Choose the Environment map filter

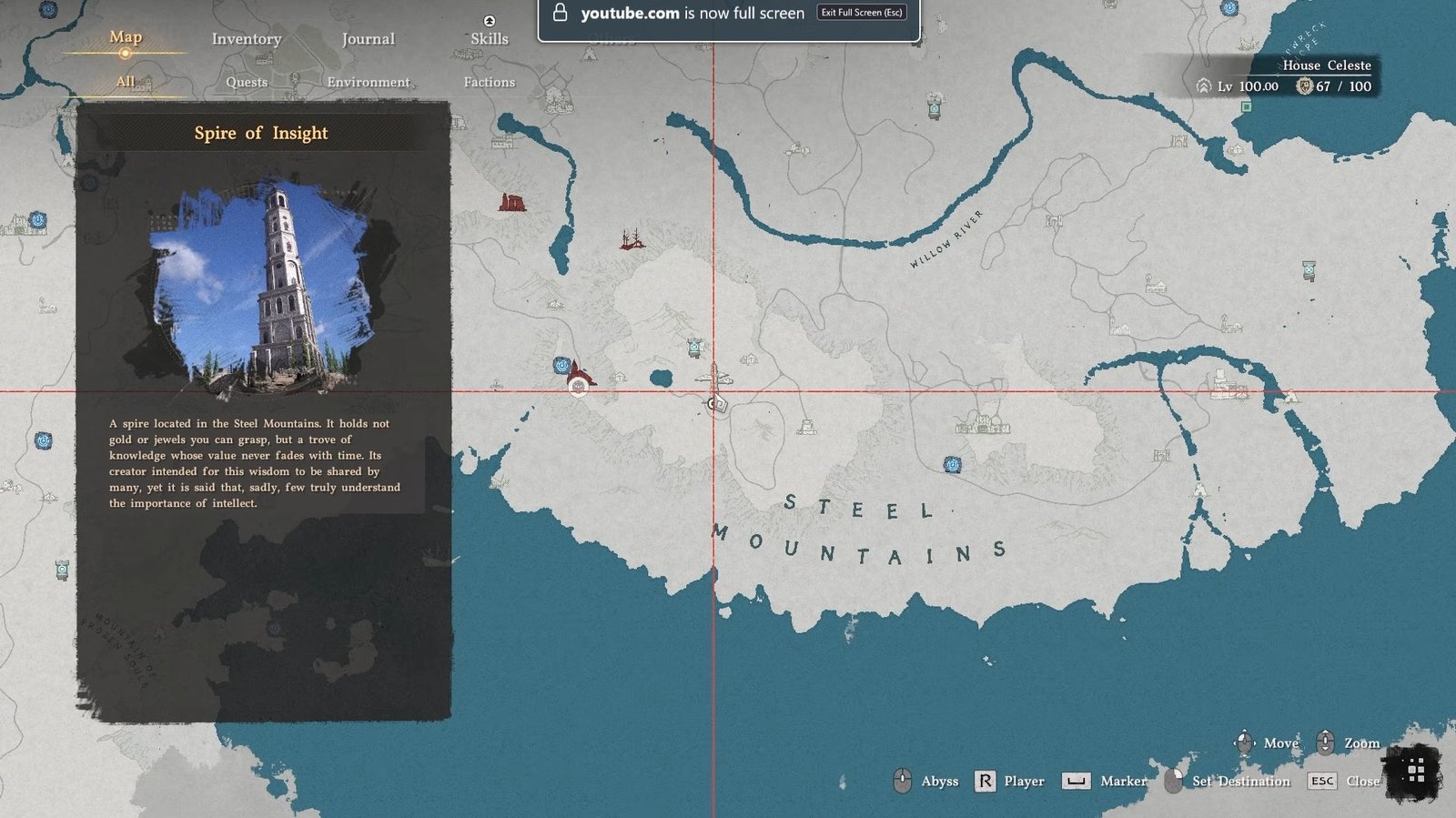pos(368,82)
